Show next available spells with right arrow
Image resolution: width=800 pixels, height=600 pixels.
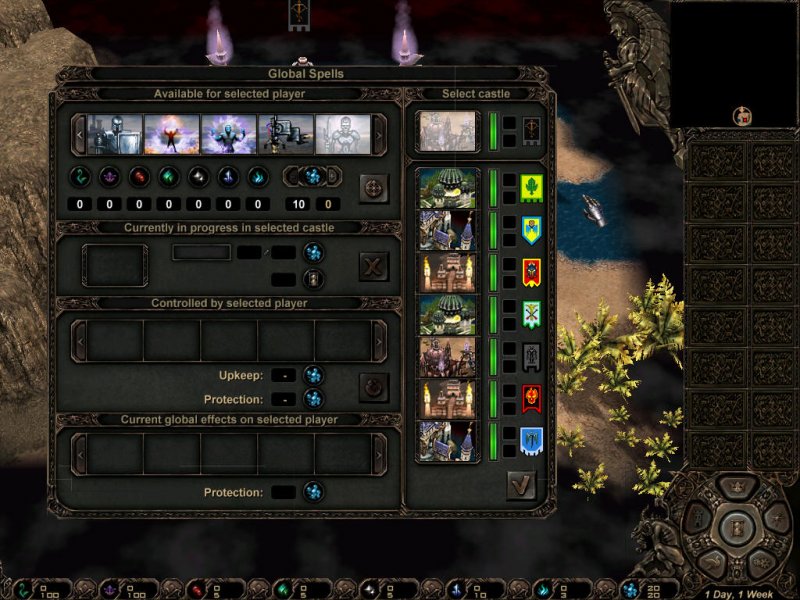379,135
